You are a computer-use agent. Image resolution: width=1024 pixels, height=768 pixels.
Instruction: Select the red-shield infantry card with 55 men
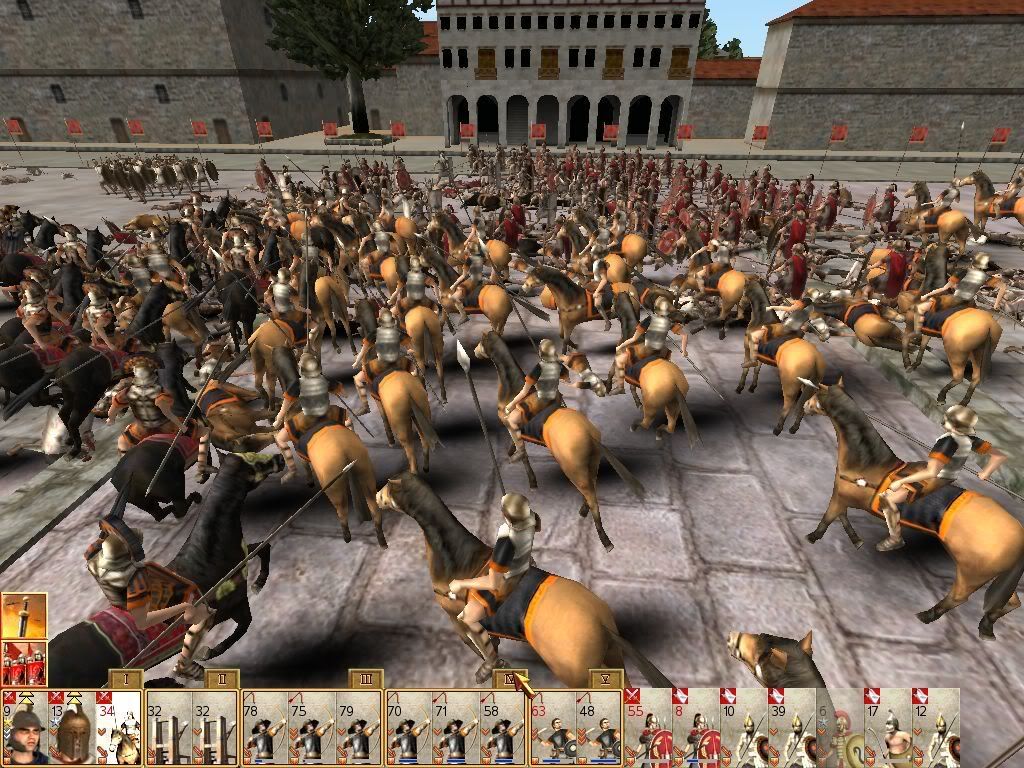647,727
